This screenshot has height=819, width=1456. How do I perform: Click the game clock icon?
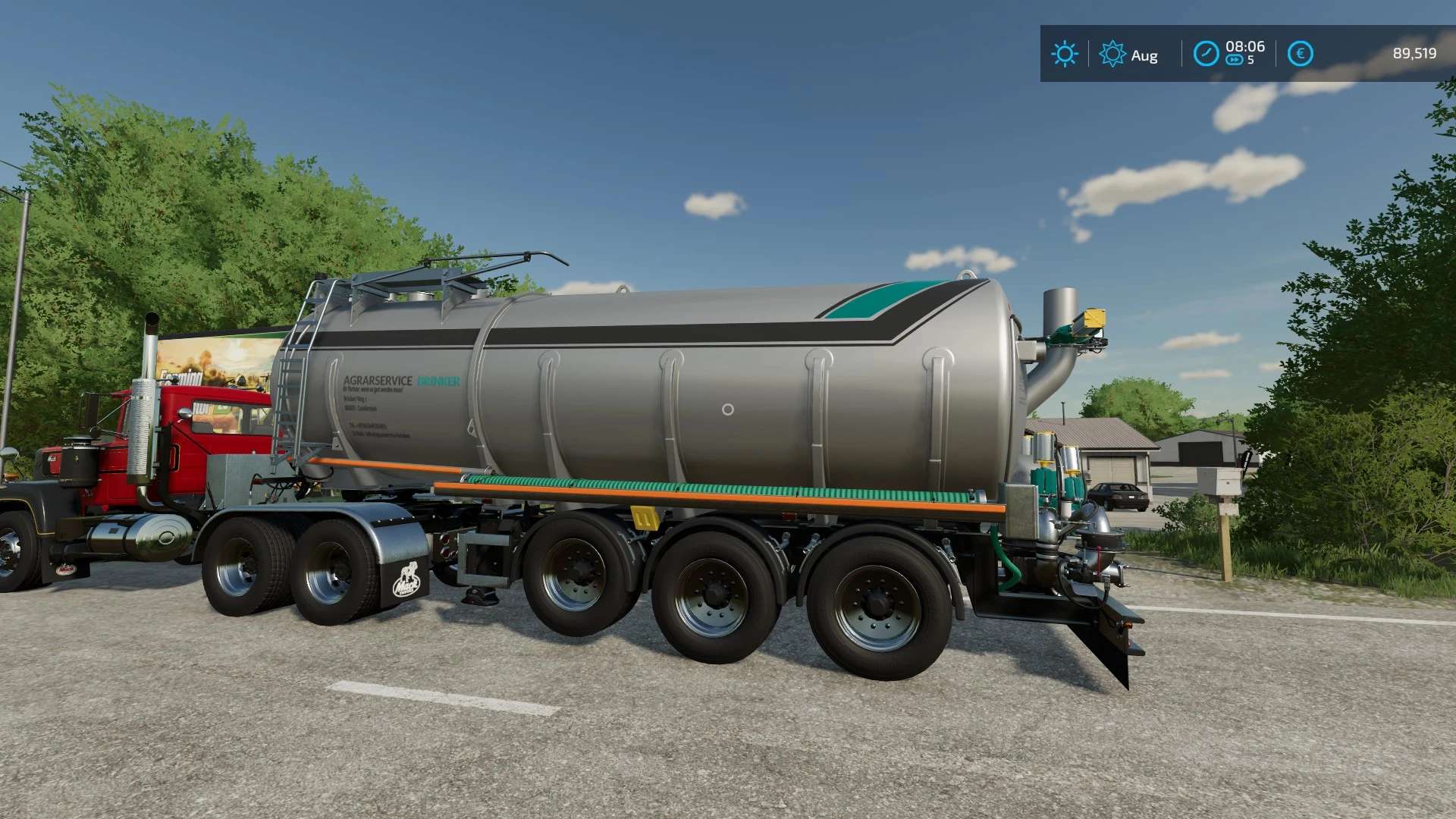(1206, 54)
